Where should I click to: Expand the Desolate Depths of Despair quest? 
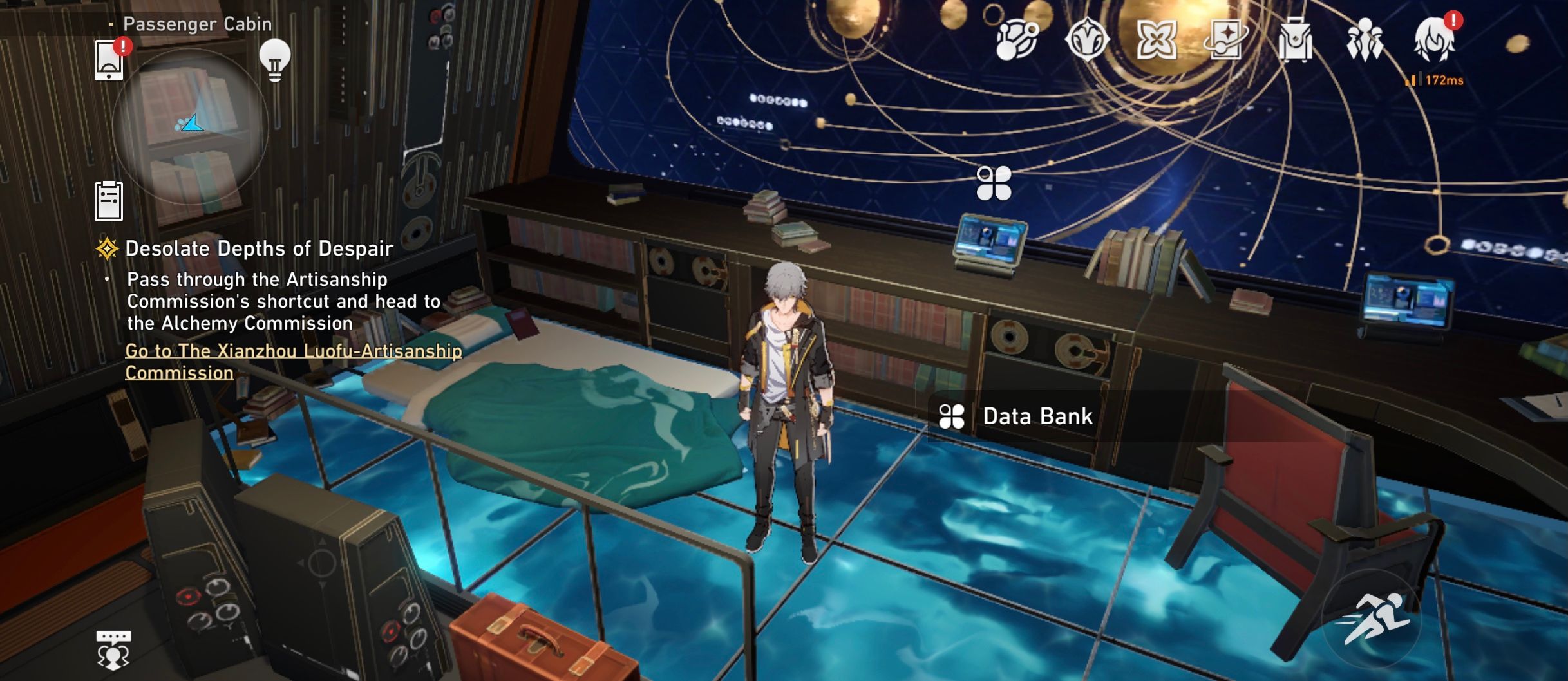tap(258, 248)
